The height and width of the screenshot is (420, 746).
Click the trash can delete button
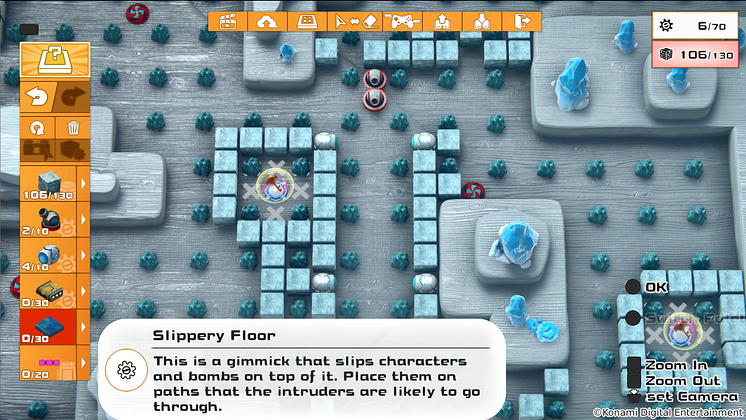(73, 128)
